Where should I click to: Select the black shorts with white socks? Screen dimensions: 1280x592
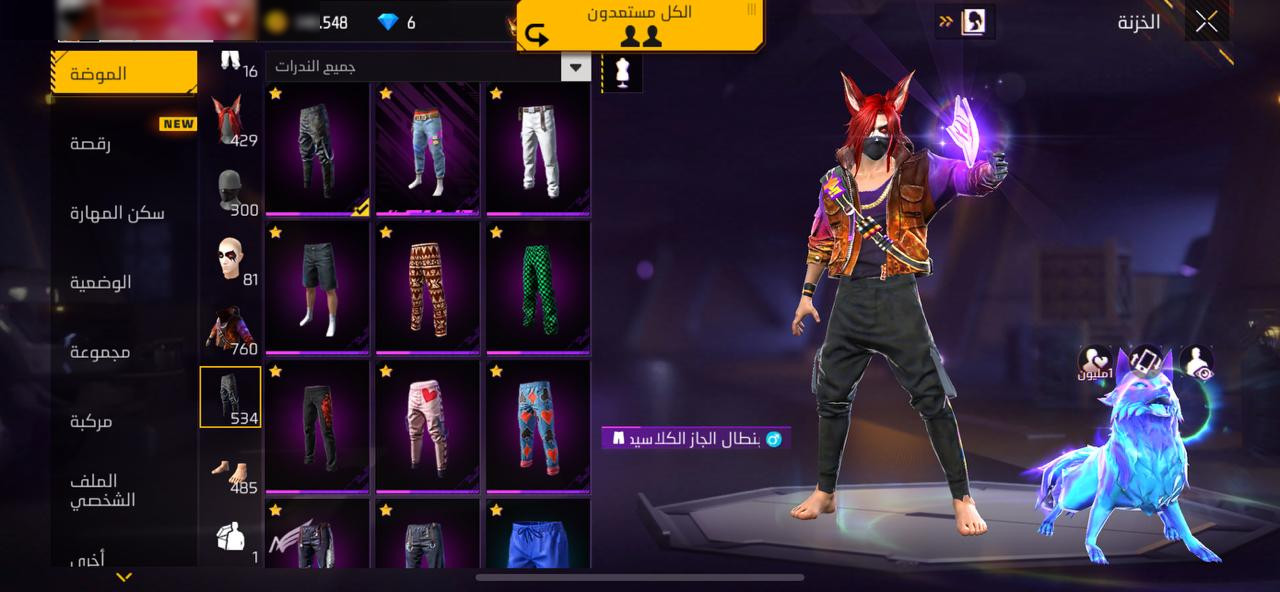(x=318, y=287)
